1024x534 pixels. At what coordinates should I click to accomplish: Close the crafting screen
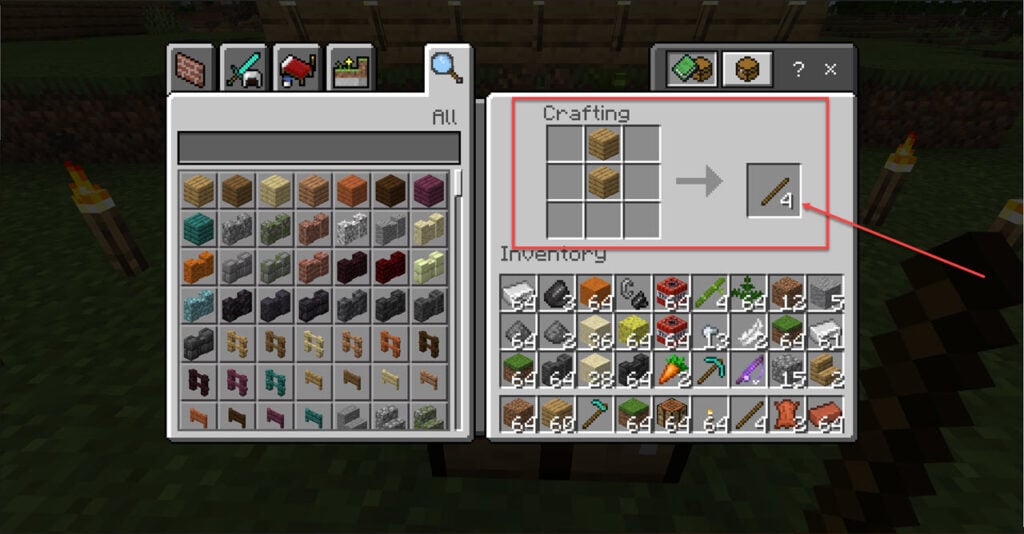coord(830,70)
